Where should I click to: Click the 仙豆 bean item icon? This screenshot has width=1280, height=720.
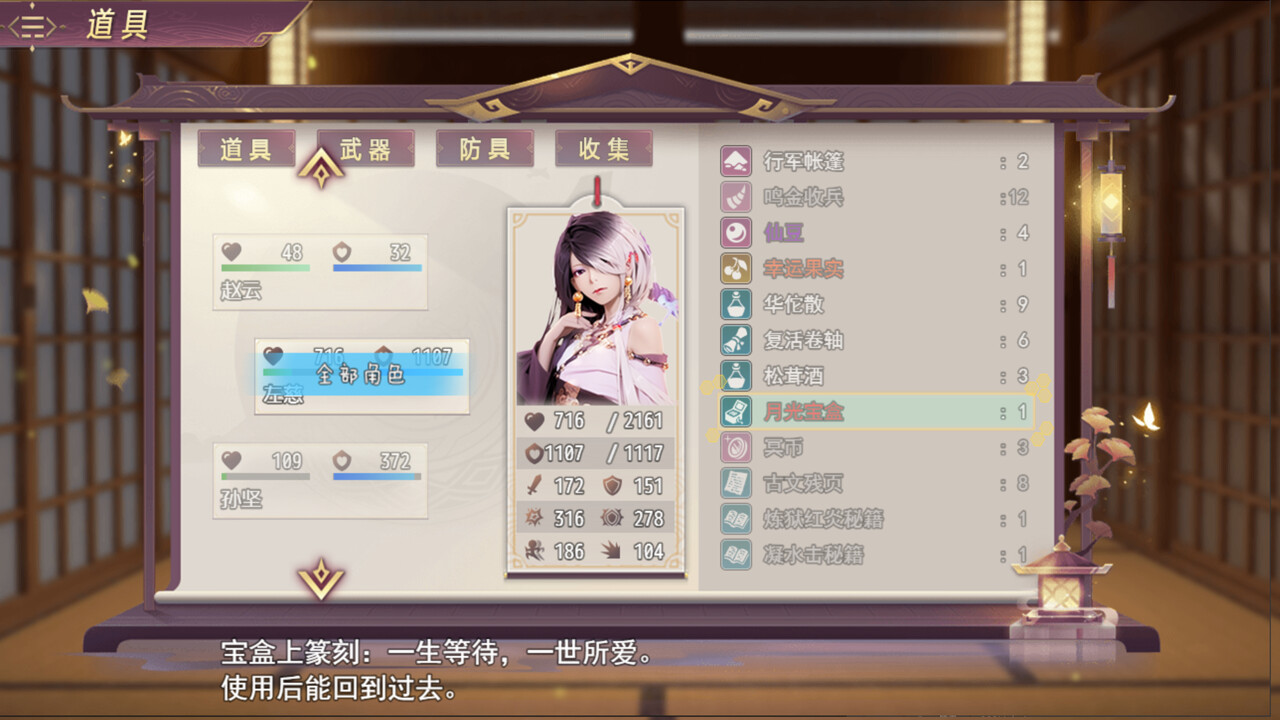point(737,233)
